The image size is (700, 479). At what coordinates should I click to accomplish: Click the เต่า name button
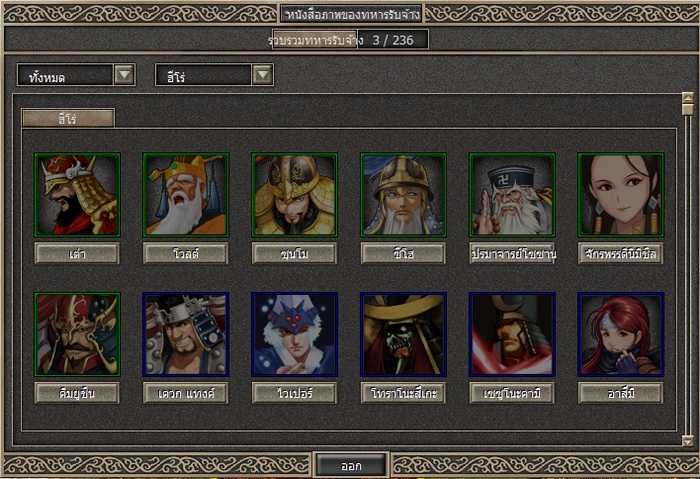(x=77, y=254)
